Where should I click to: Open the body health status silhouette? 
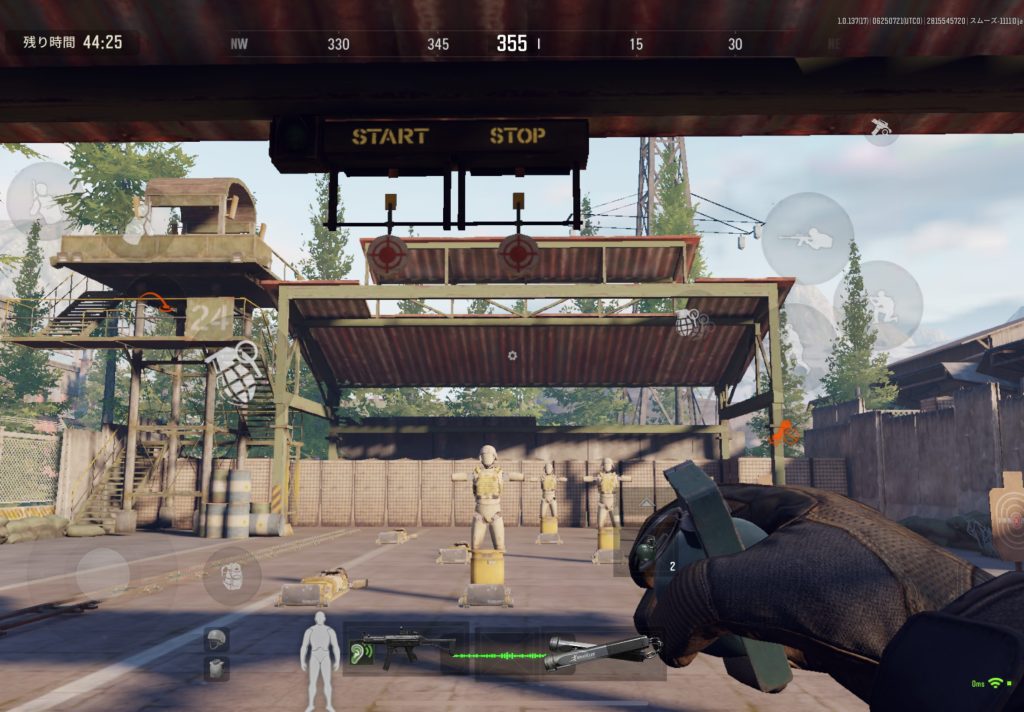click(320, 658)
